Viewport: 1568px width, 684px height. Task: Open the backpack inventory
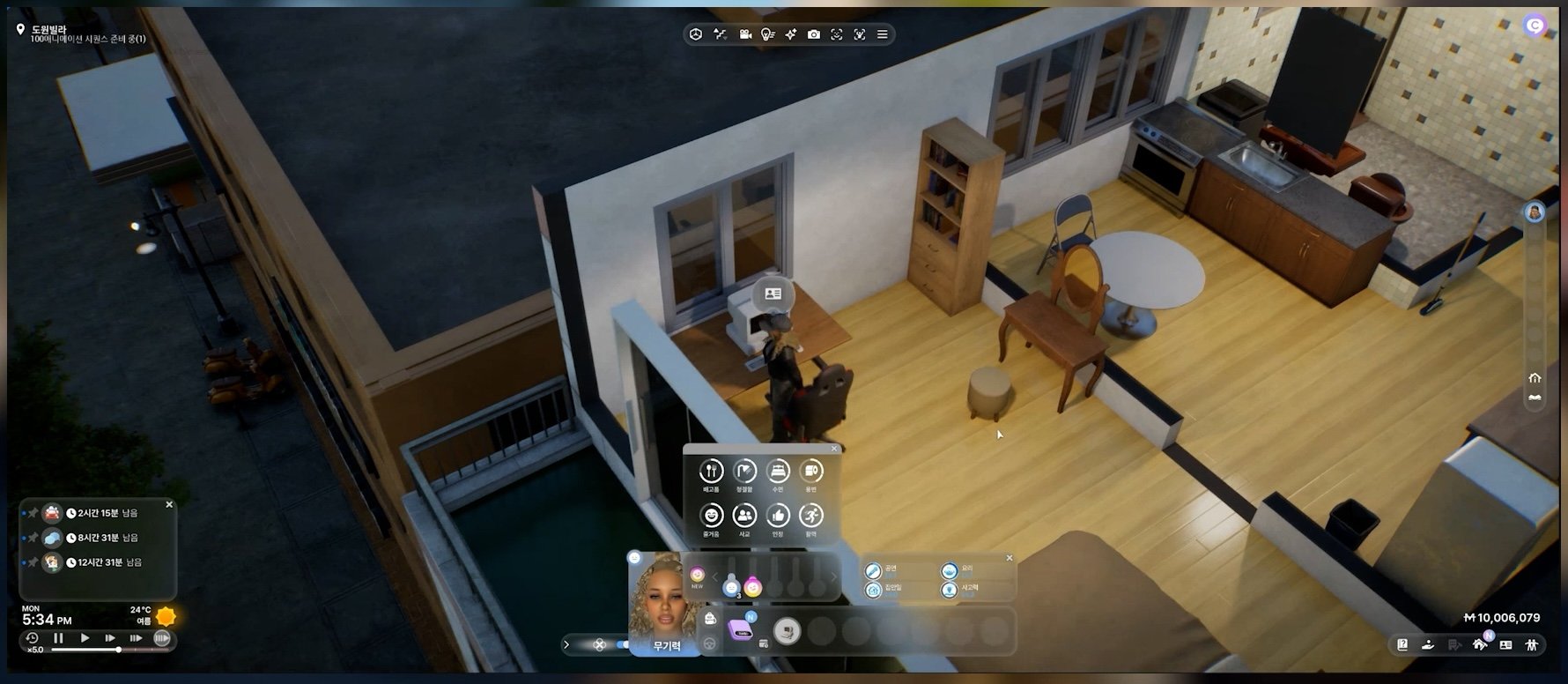click(x=710, y=619)
